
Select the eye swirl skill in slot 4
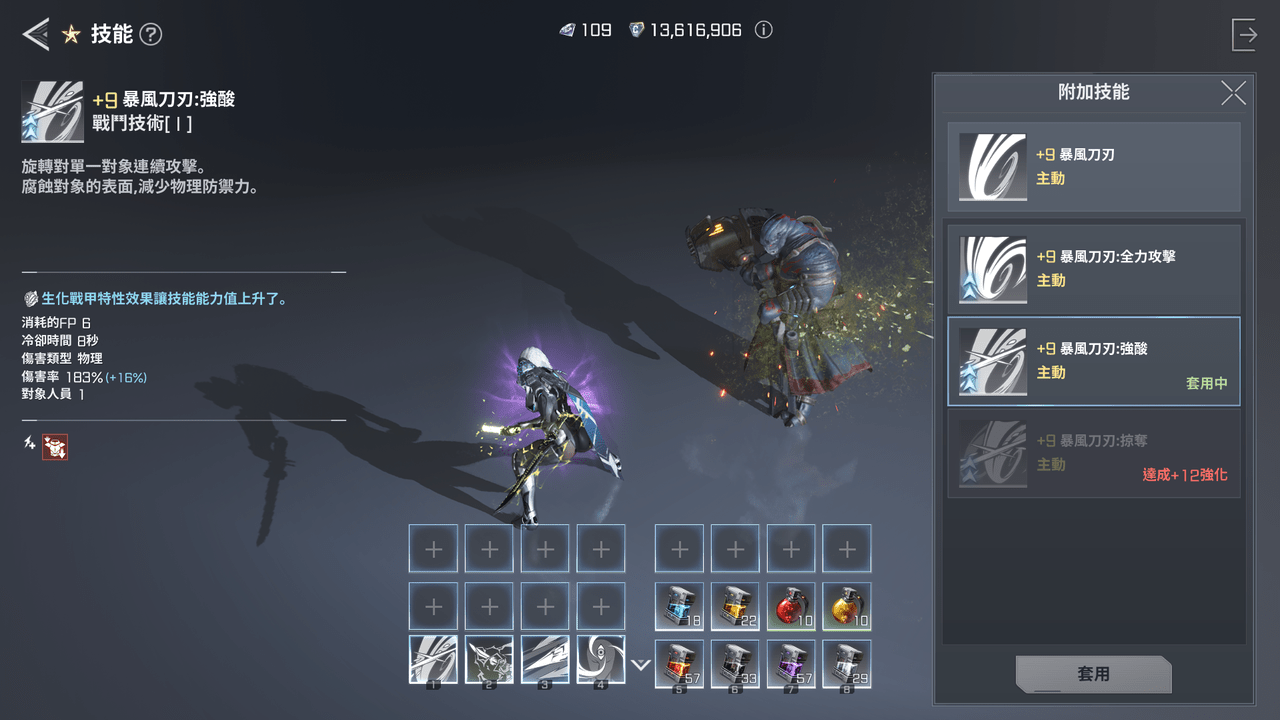click(601, 660)
